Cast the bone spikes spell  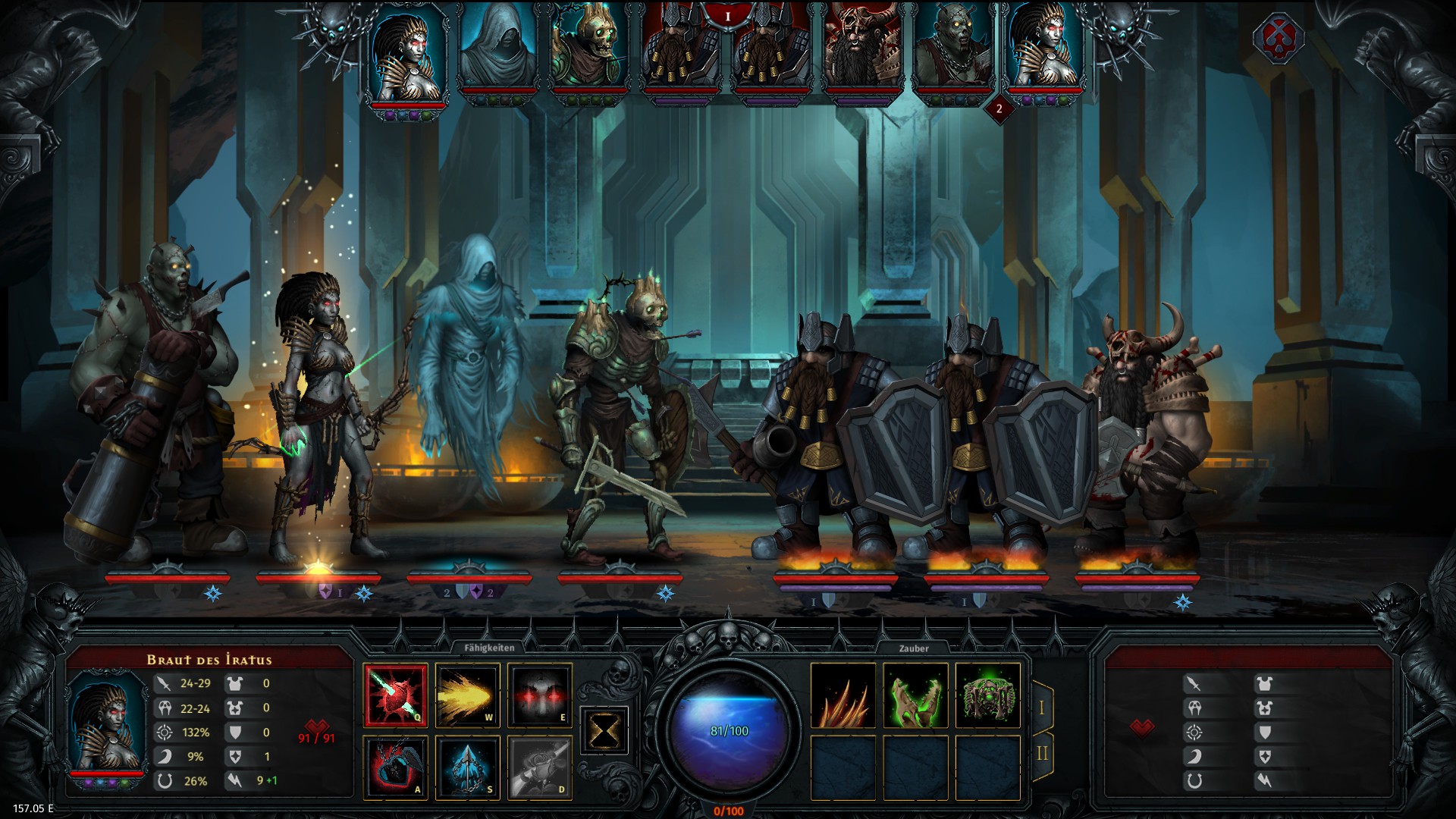click(x=843, y=695)
